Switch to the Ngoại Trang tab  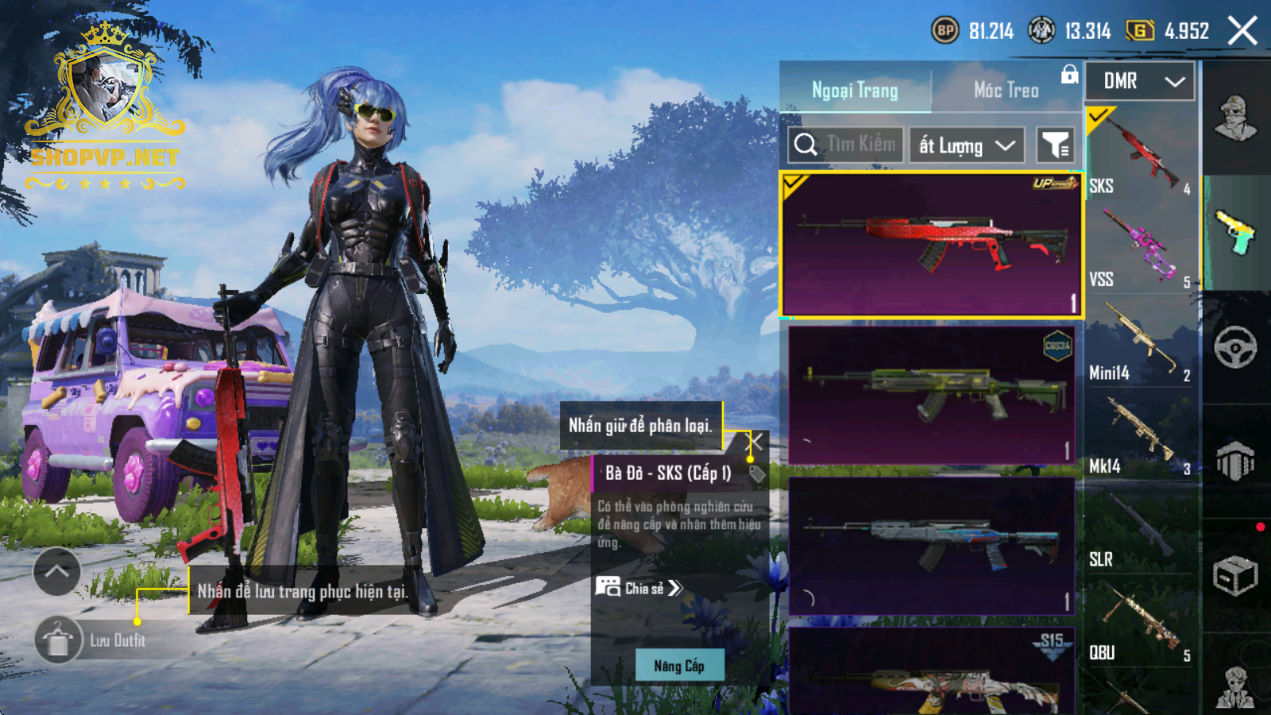(x=855, y=90)
